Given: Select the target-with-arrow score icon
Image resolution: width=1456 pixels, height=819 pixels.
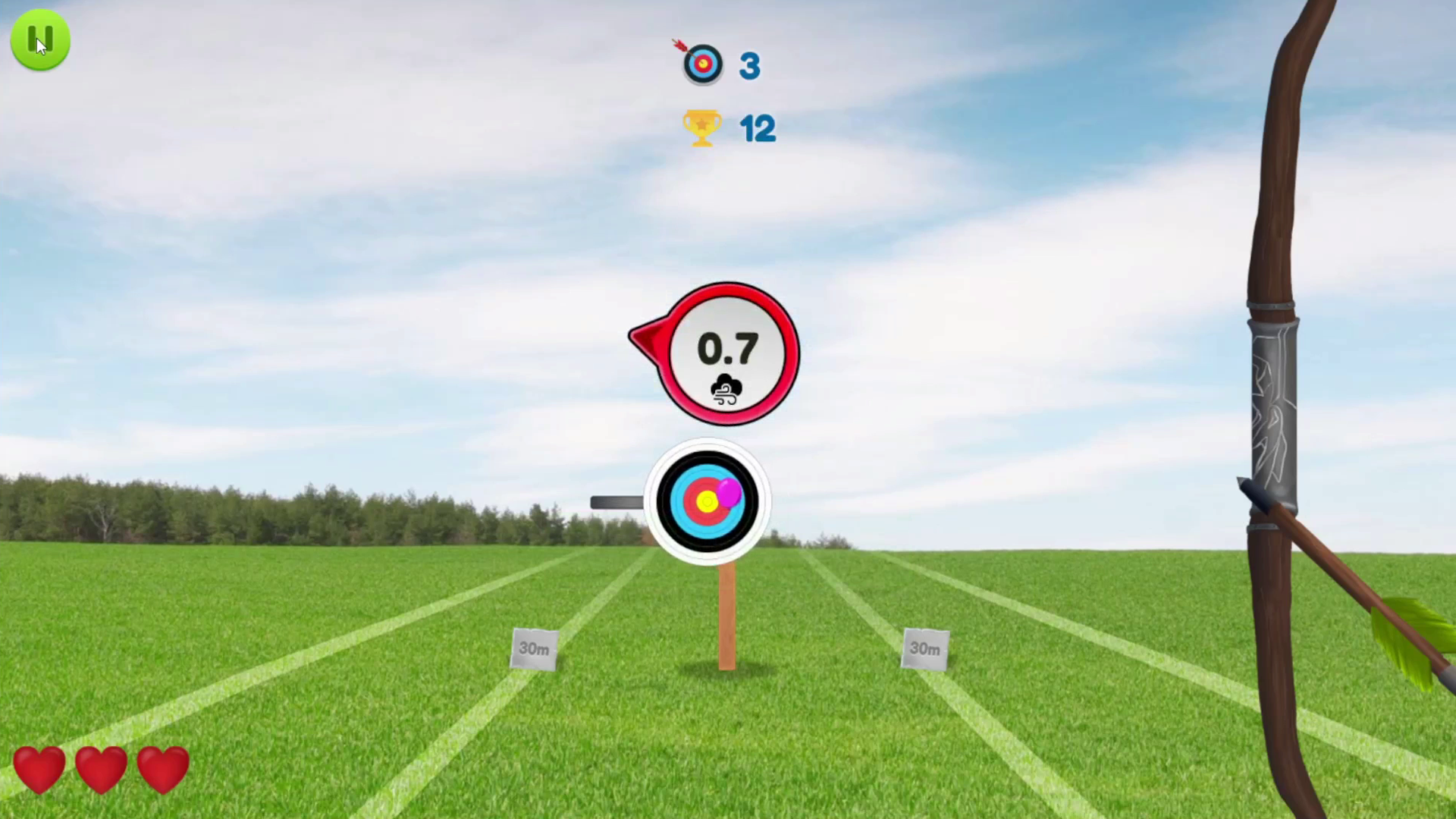Looking at the screenshot, I should coord(702,64).
